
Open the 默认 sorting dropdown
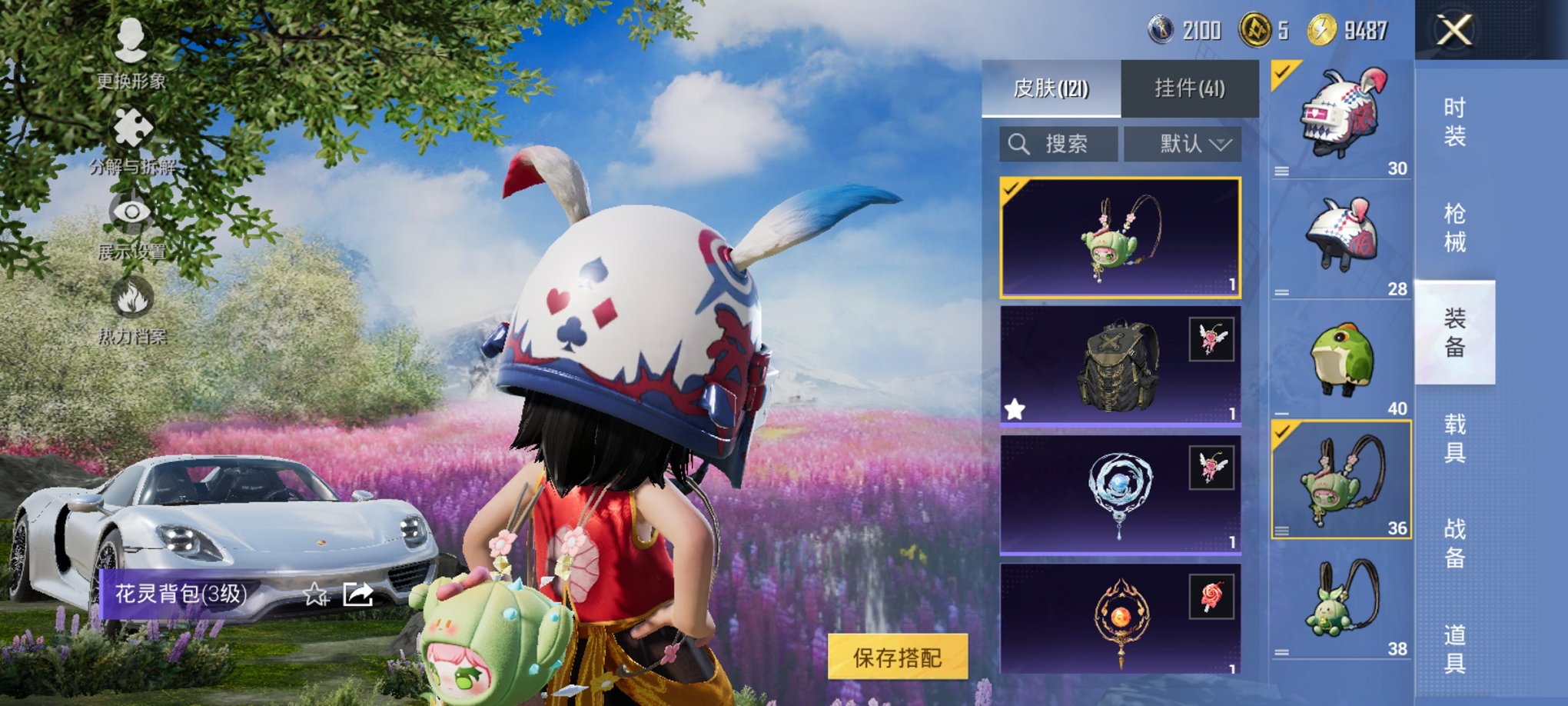(x=1183, y=144)
